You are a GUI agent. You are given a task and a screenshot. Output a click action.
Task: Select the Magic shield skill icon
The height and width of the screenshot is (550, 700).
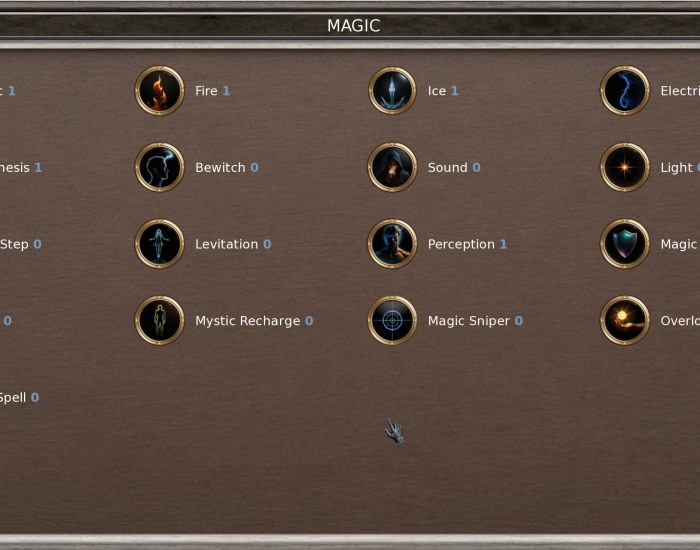coord(625,244)
